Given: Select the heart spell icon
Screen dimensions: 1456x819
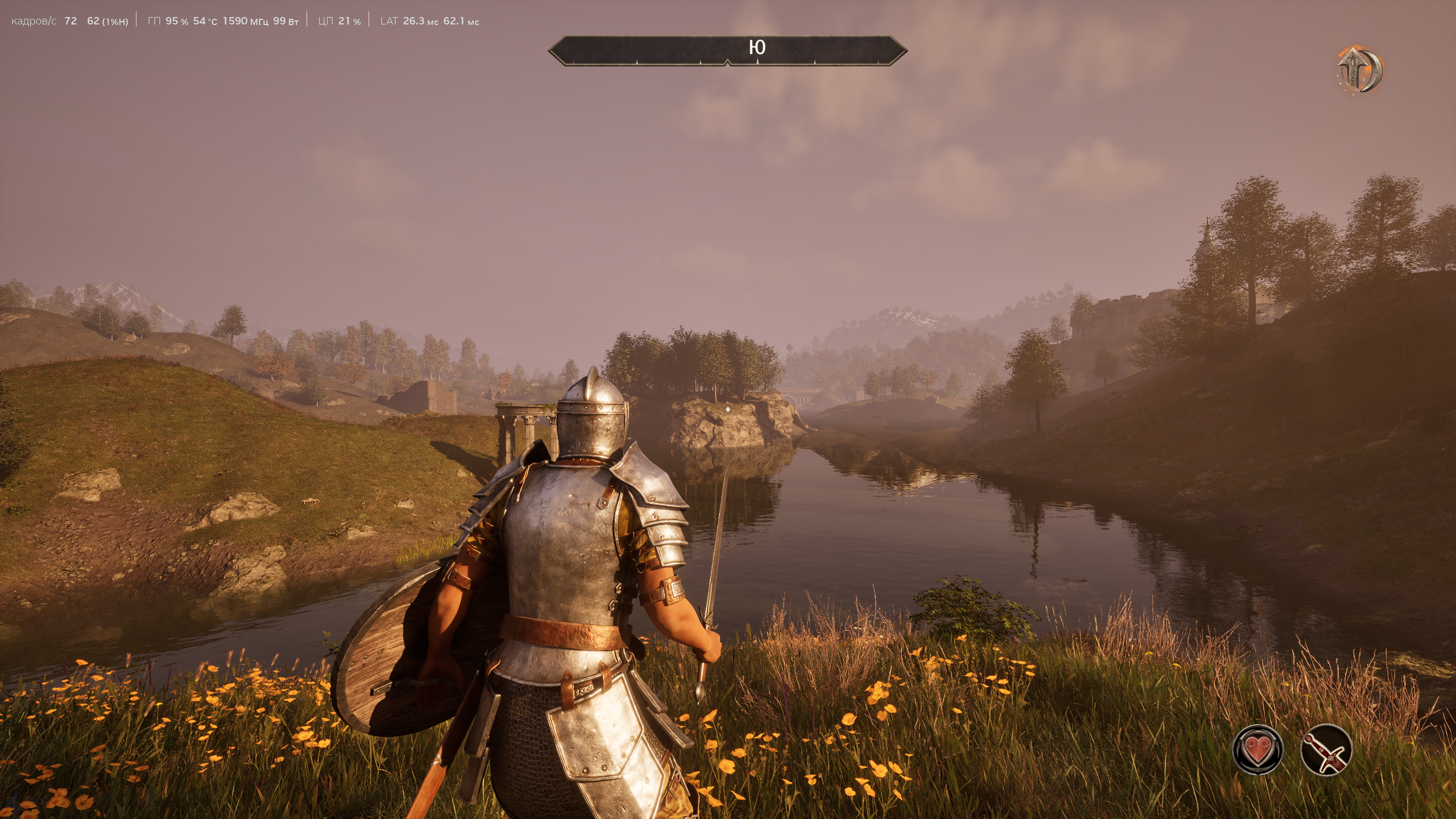Looking at the screenshot, I should click(1258, 750).
